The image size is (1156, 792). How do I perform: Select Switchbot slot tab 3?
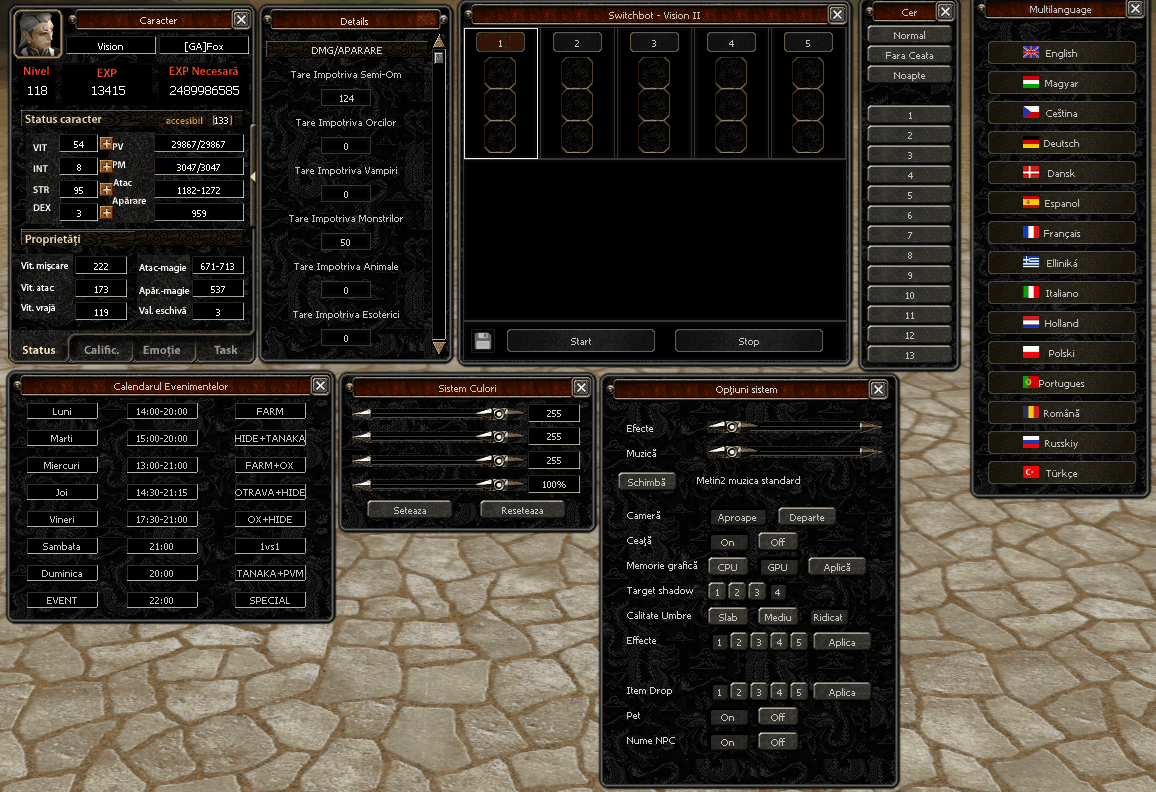(654, 43)
